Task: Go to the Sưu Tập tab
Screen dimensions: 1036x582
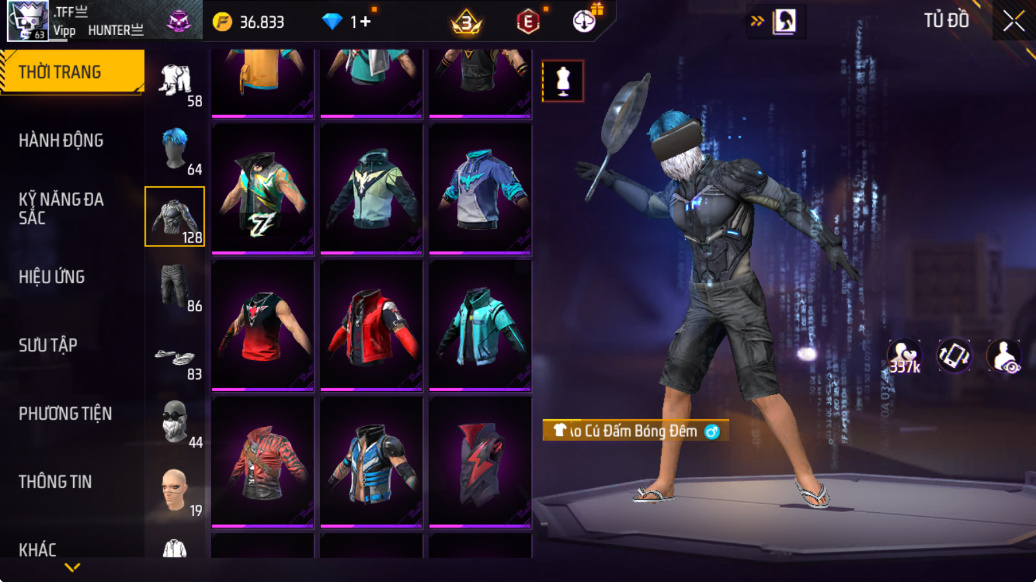Action: [48, 345]
